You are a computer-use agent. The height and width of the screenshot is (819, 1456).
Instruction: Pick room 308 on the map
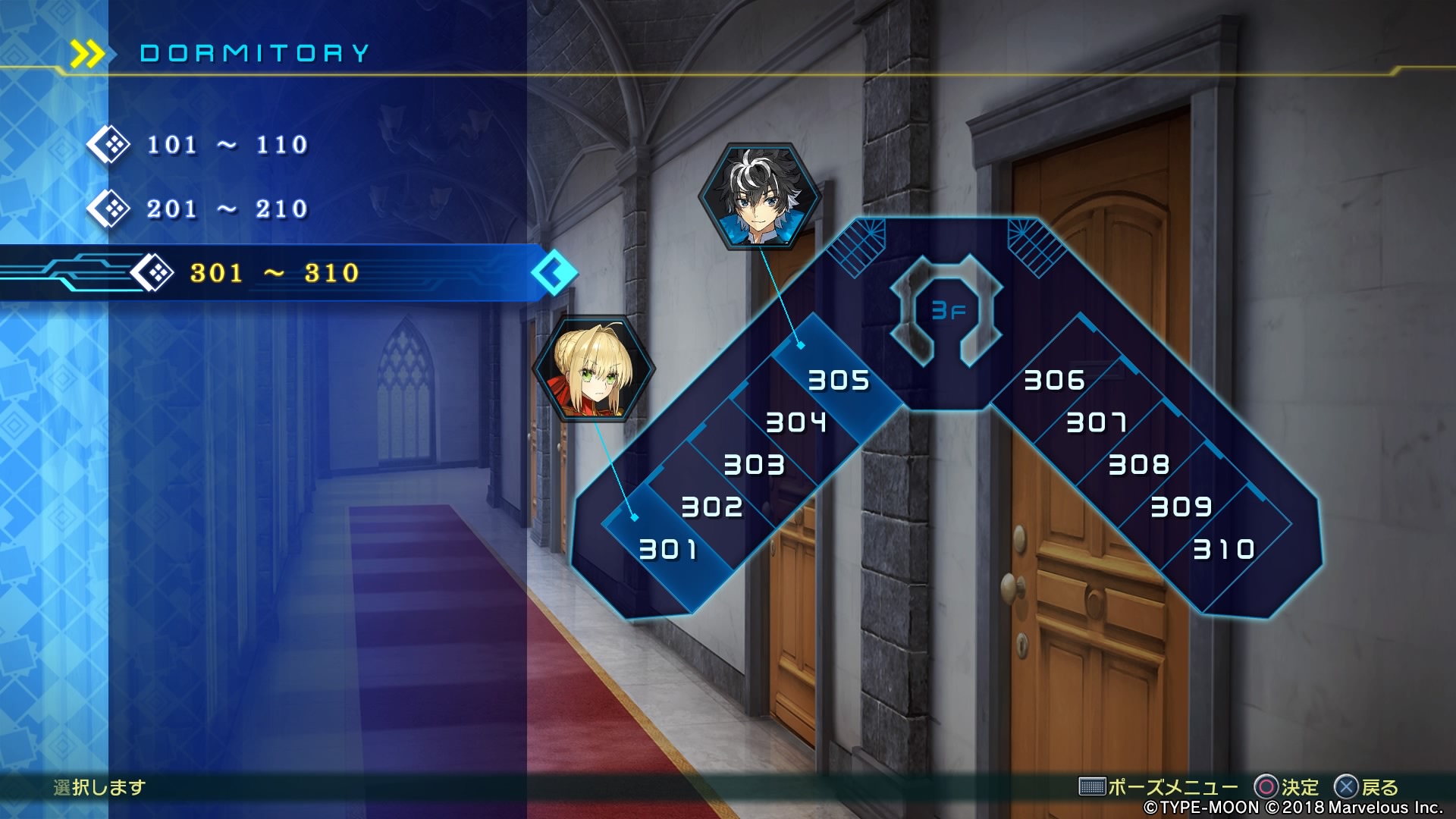tap(1139, 464)
